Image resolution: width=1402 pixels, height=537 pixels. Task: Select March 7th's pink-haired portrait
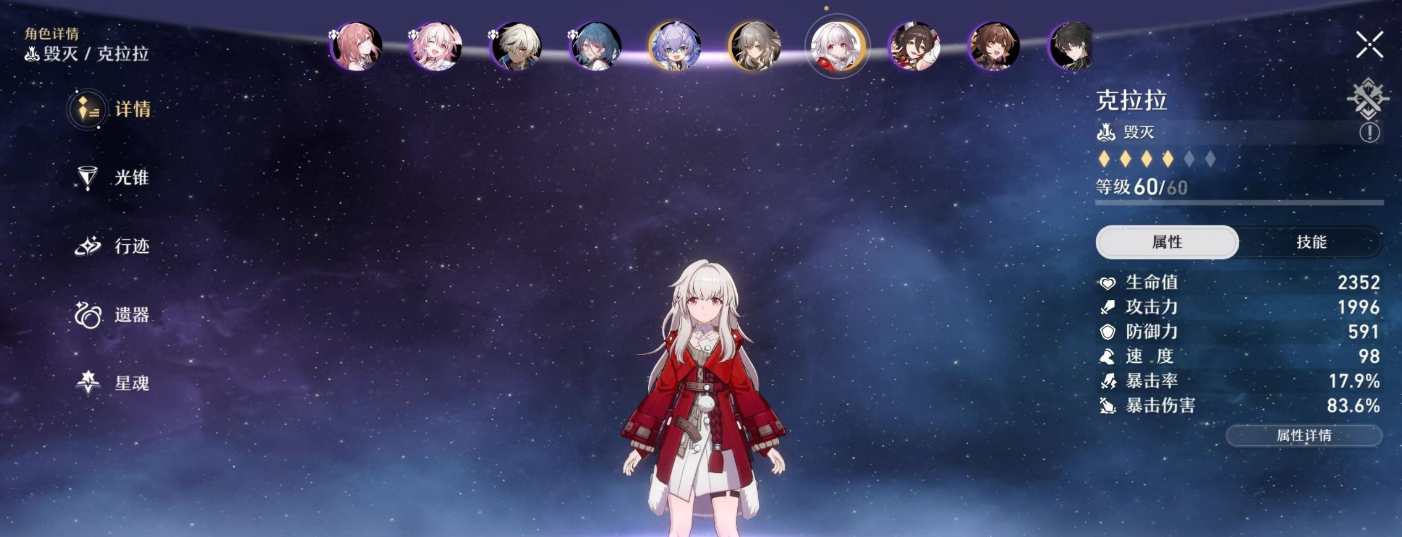(x=435, y=46)
